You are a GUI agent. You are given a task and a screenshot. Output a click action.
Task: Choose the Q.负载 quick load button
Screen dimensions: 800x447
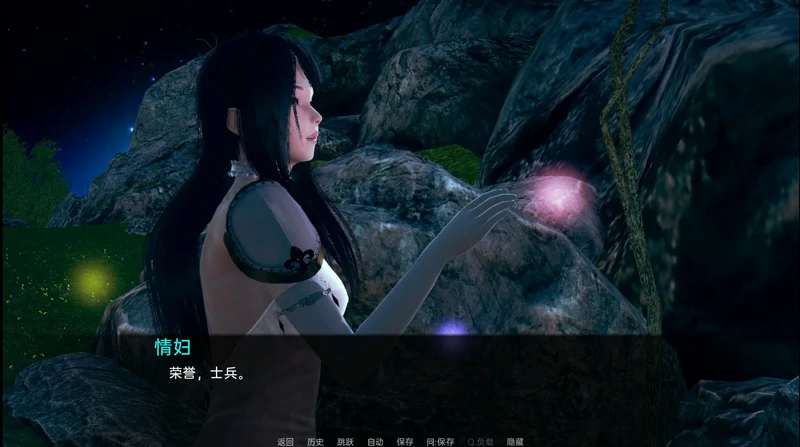475,441
